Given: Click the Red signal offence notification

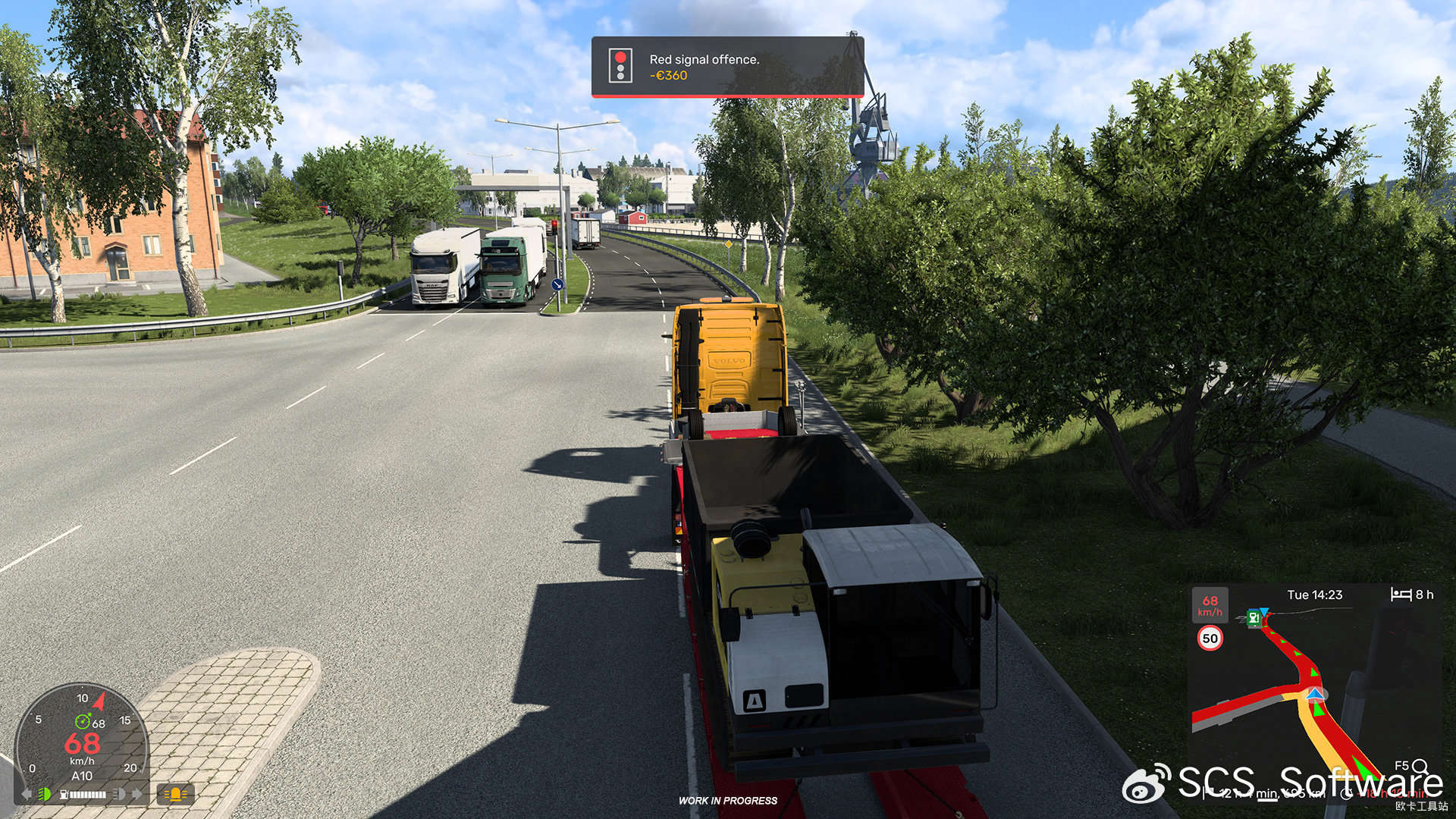Looking at the screenshot, I should tap(727, 67).
